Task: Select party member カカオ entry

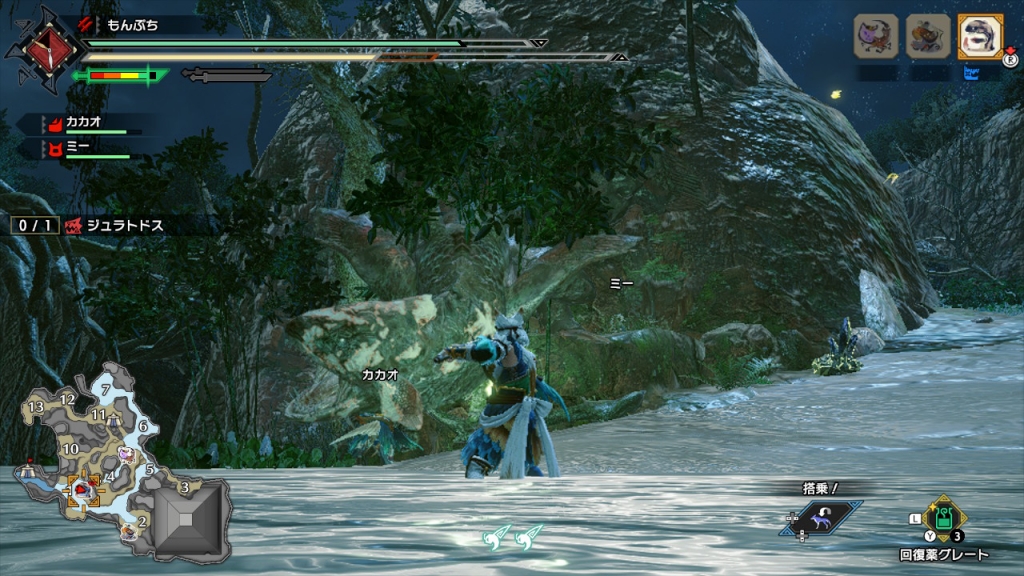Action: point(85,124)
